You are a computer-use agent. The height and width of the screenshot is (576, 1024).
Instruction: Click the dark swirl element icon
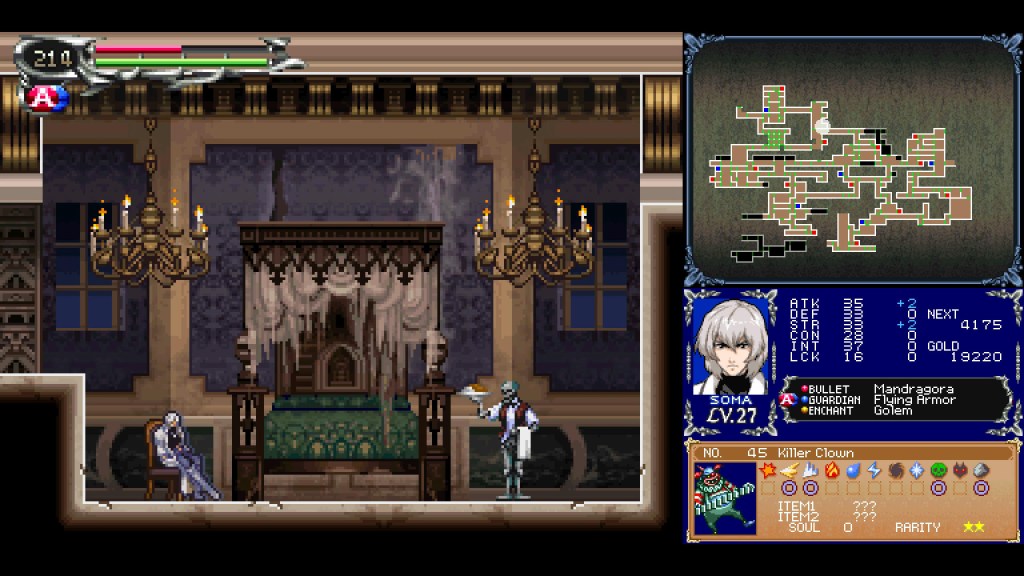[x=895, y=470]
